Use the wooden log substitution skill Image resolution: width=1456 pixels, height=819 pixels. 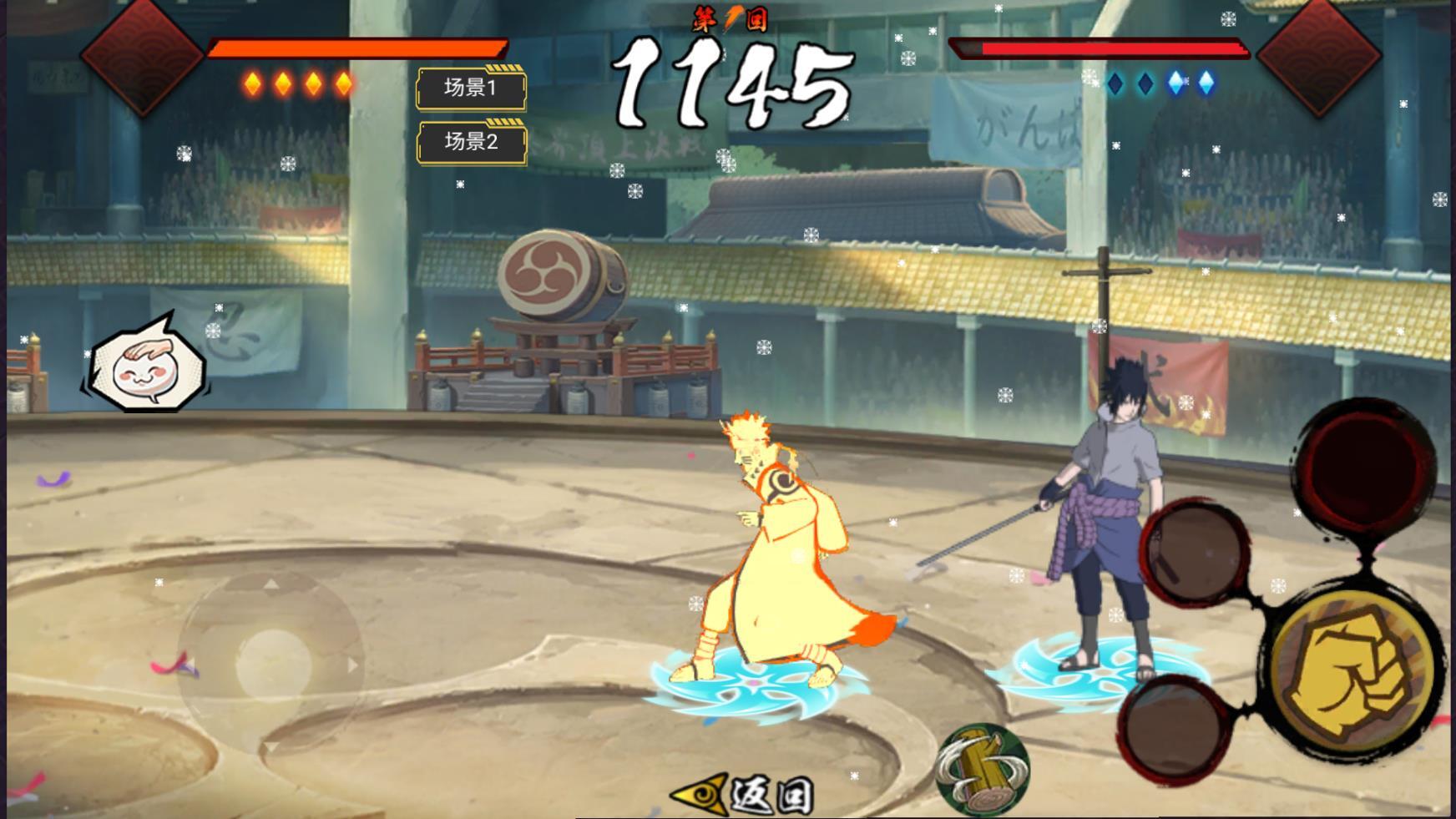tap(982, 769)
